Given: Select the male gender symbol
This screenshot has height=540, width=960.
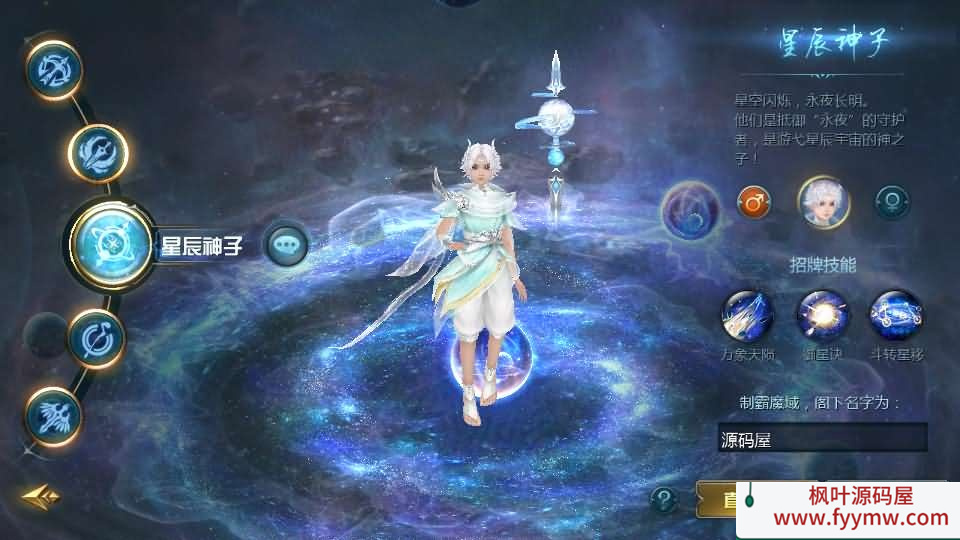Looking at the screenshot, I should (x=754, y=203).
